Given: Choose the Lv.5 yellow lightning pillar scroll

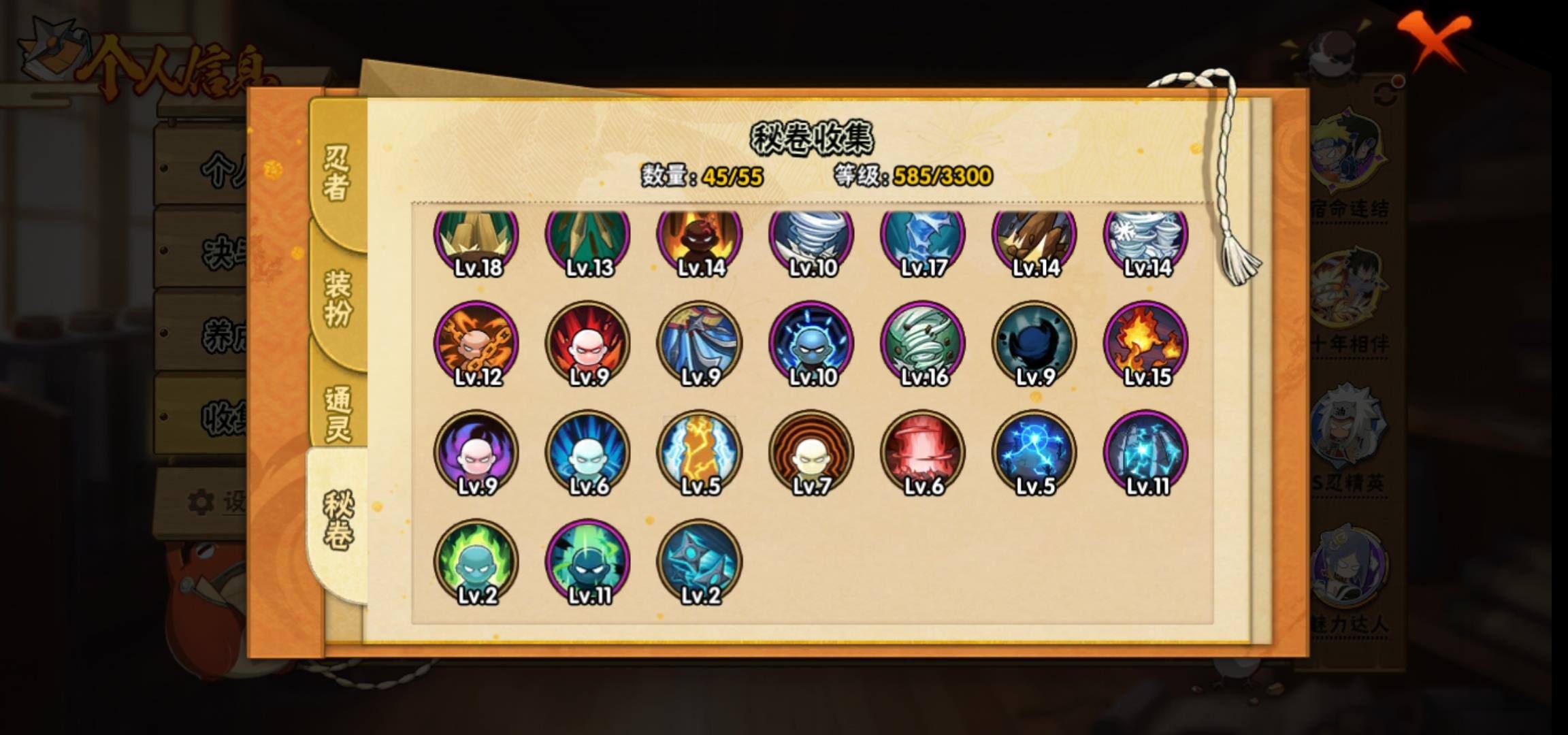Looking at the screenshot, I should pos(700,453).
